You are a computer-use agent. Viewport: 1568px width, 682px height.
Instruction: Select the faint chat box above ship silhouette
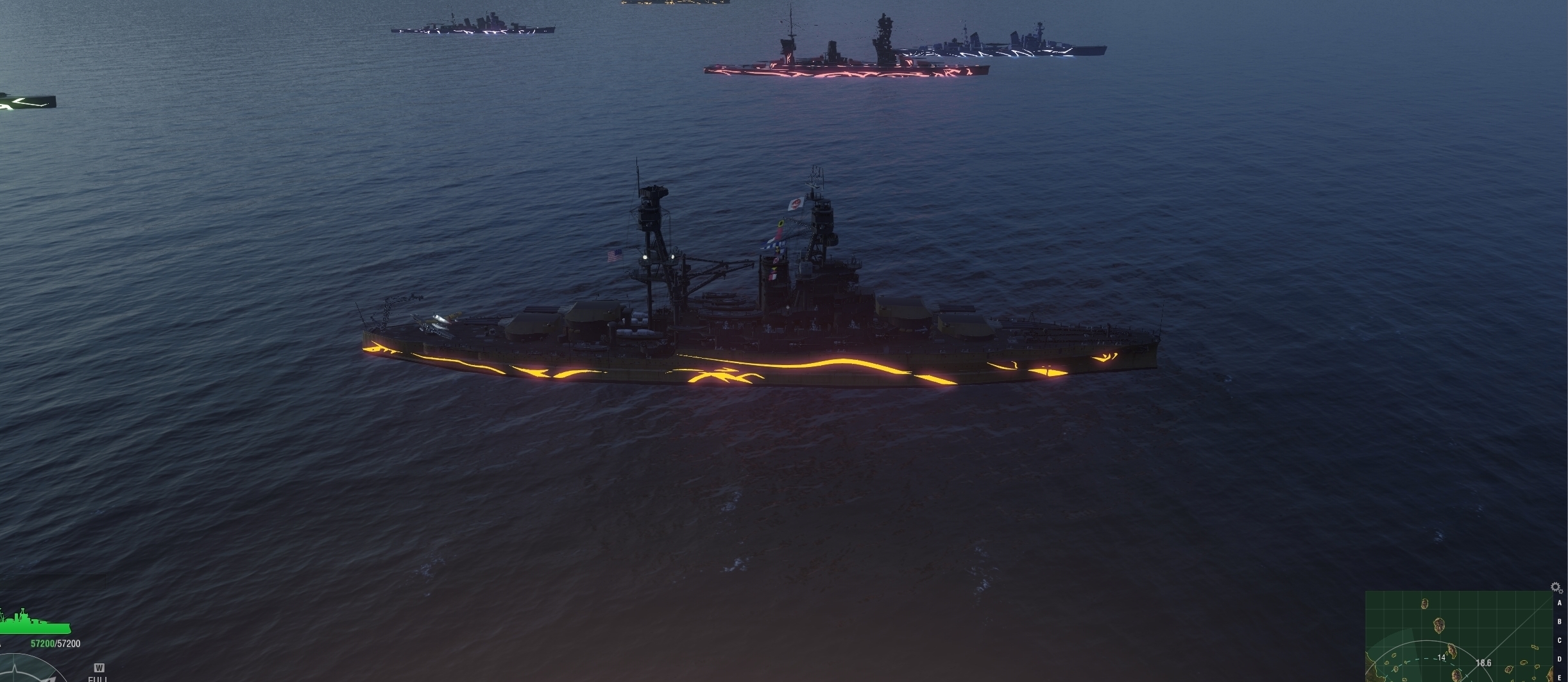point(53,582)
